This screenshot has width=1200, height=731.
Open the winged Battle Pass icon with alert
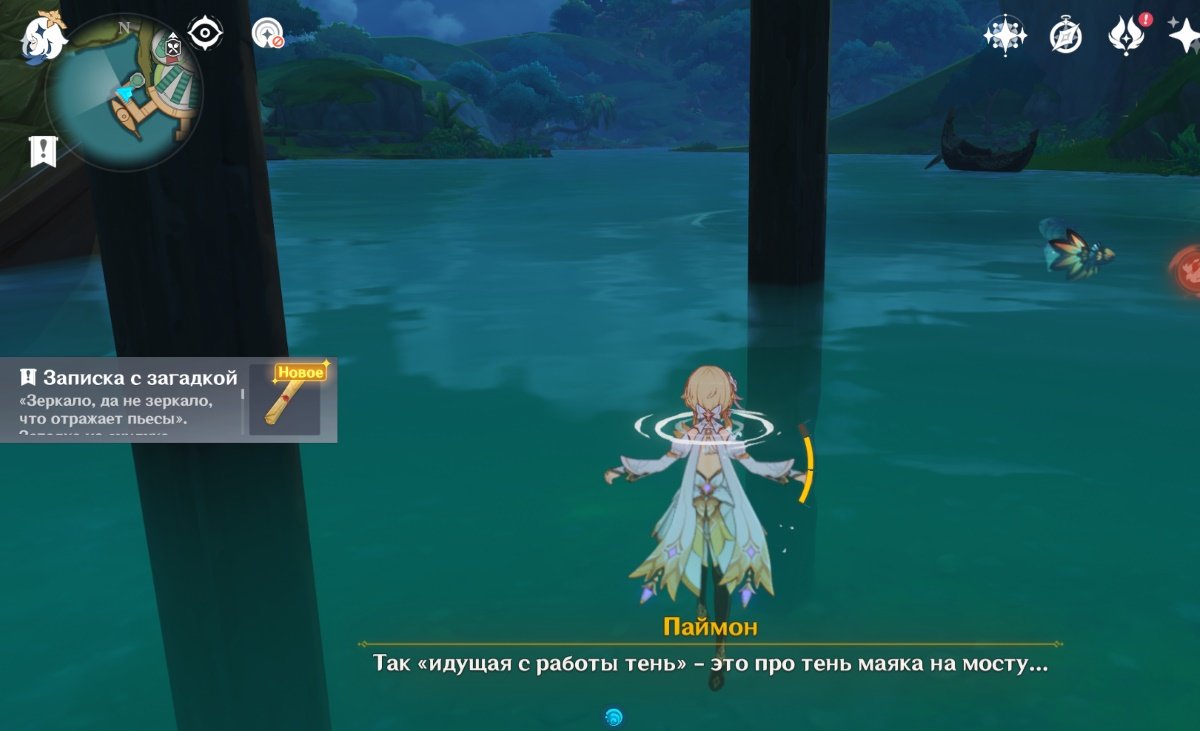pos(1127,36)
